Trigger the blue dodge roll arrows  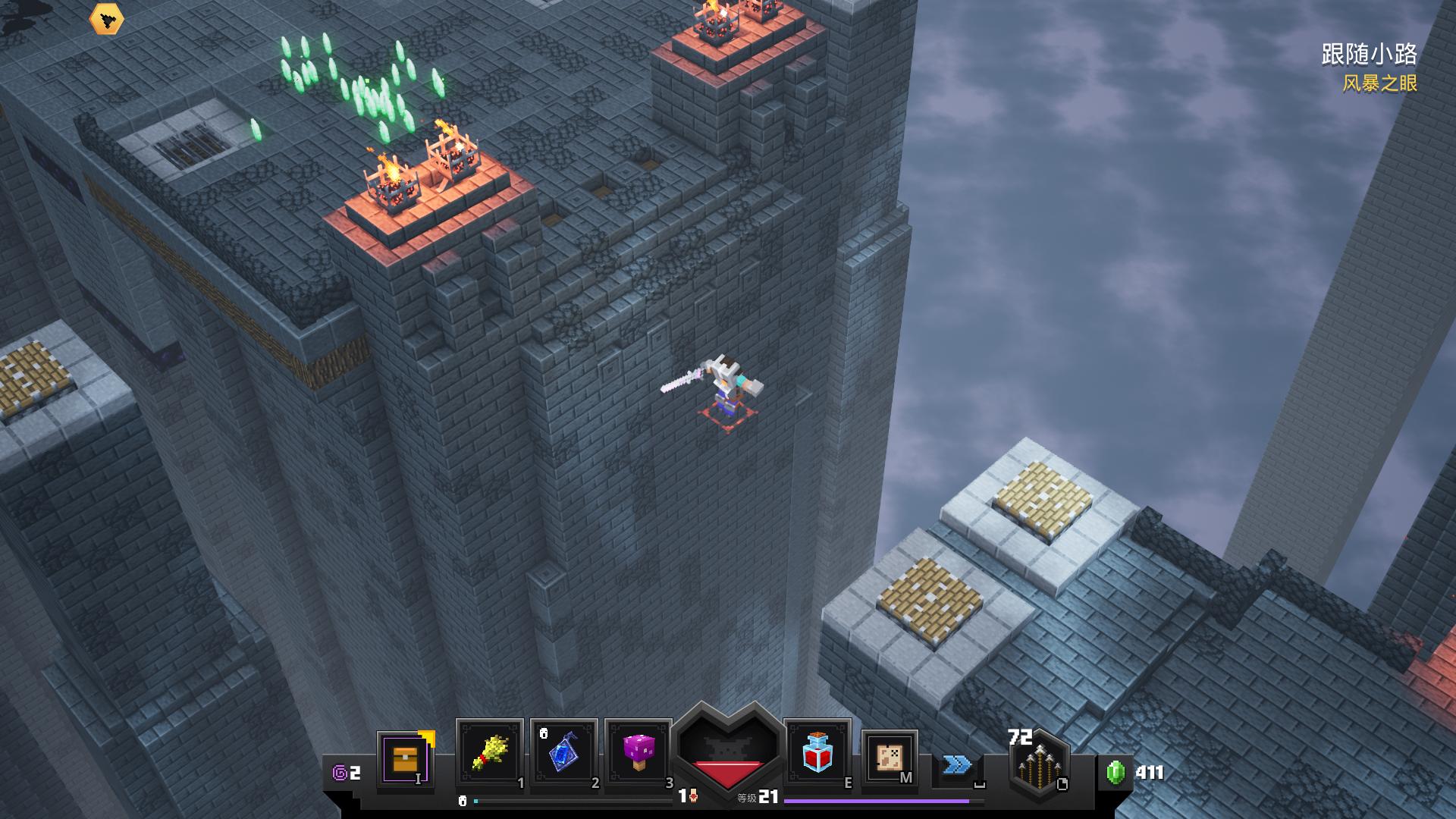(957, 764)
